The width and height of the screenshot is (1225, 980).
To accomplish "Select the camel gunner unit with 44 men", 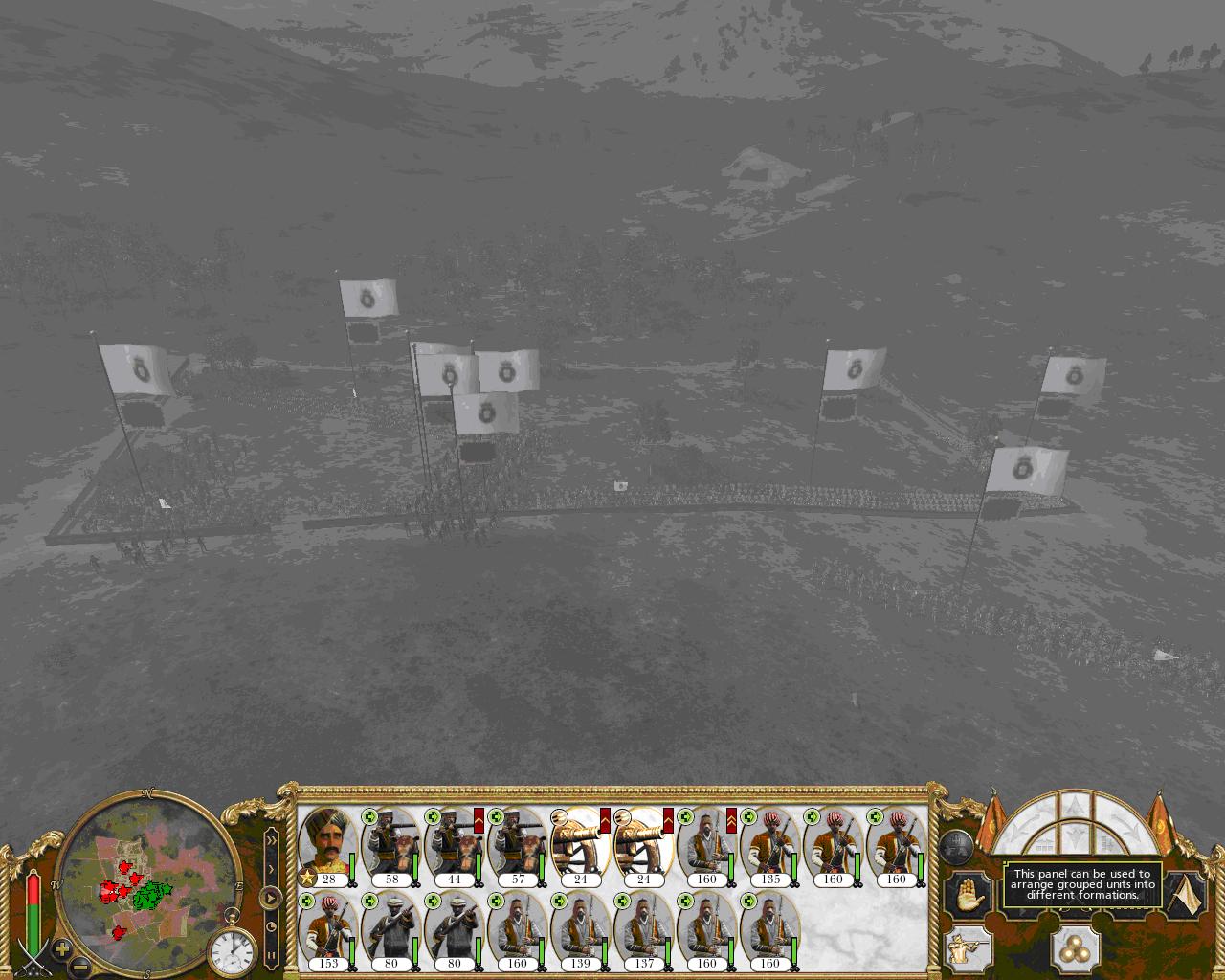I will [455, 845].
